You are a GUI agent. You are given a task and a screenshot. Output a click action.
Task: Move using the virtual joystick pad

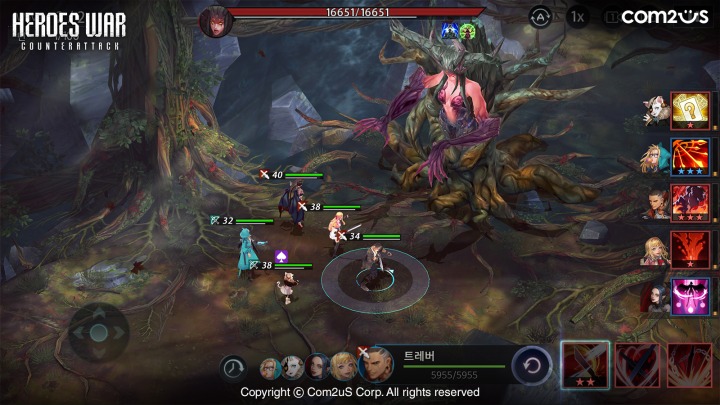[98, 333]
